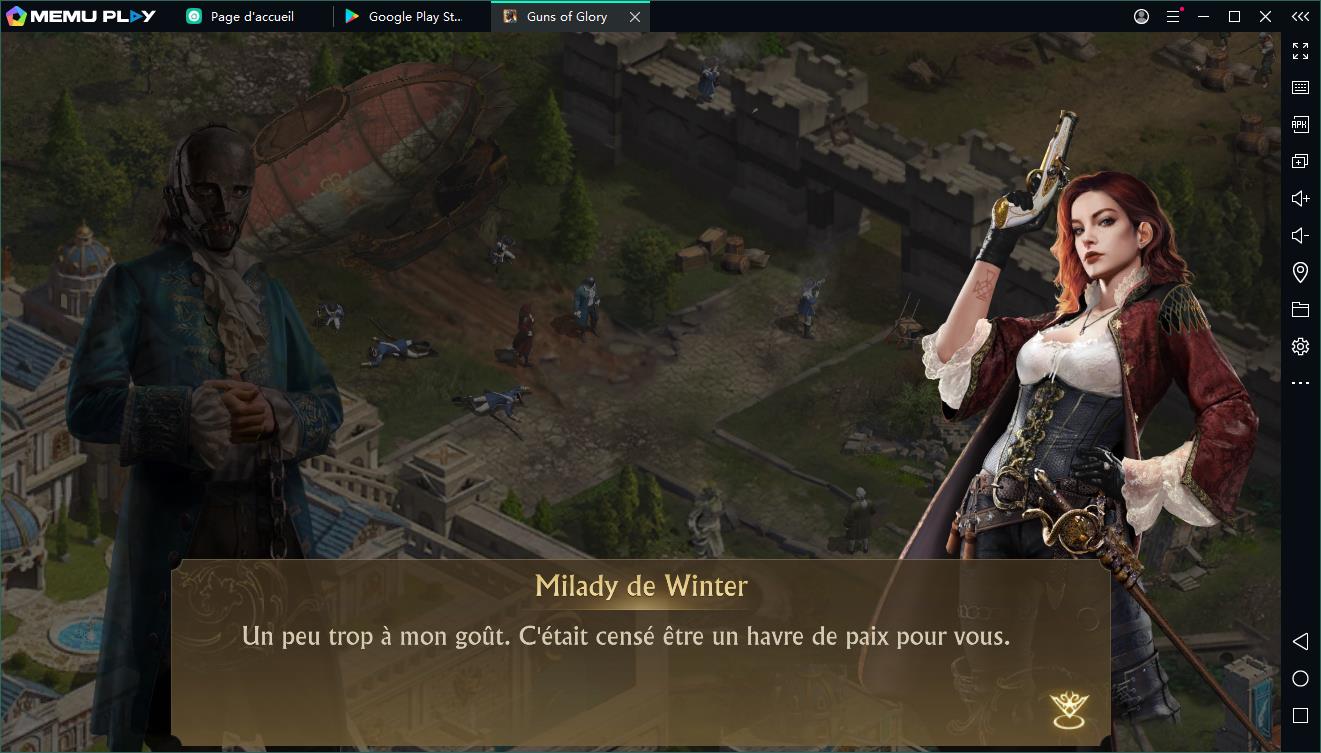This screenshot has height=753, width=1321.
Task: Advance dialogue with the golden emblem icon
Action: [x=1069, y=709]
